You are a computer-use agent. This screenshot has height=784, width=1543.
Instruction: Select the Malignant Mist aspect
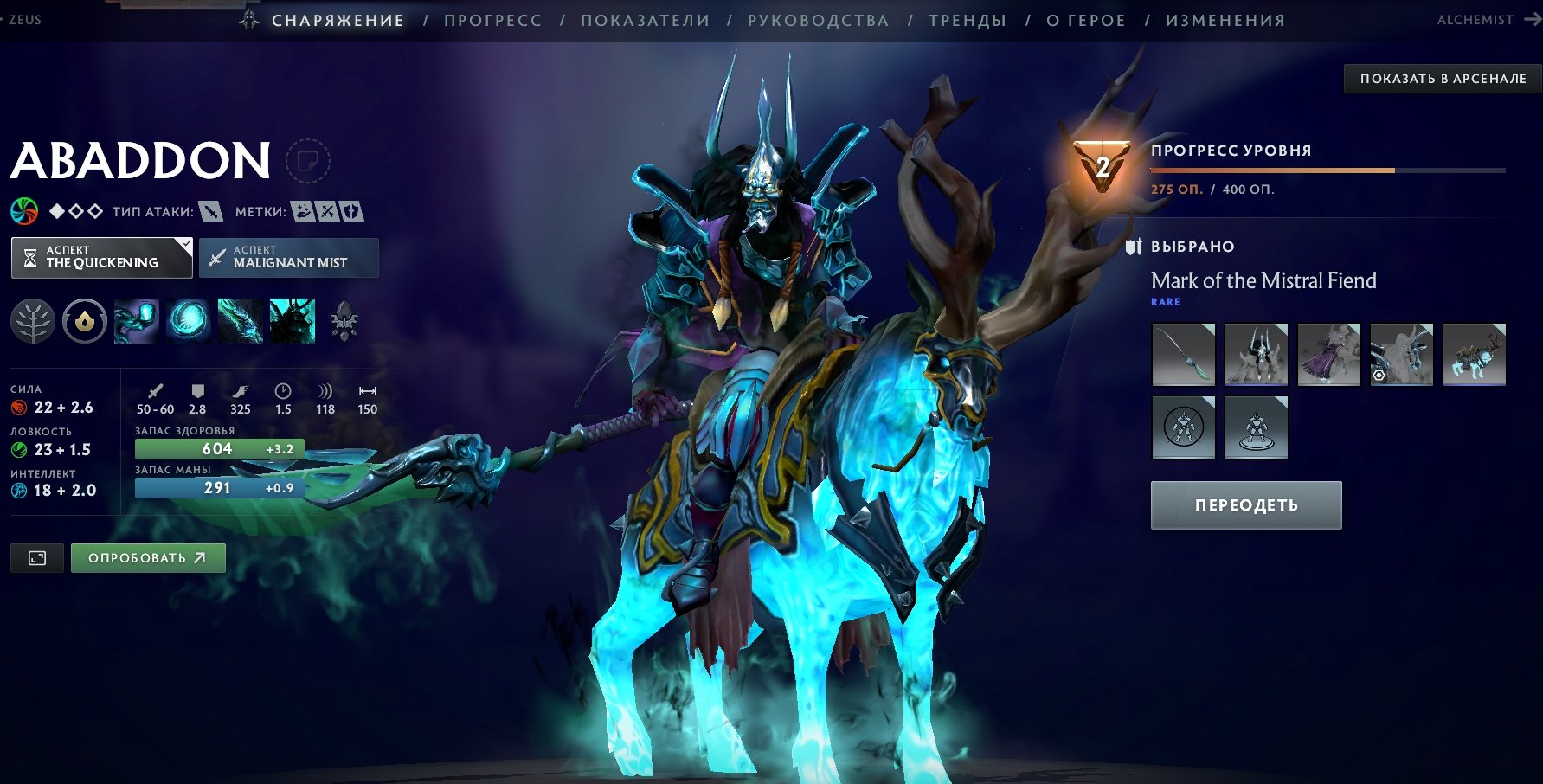pyautogui.click(x=288, y=257)
